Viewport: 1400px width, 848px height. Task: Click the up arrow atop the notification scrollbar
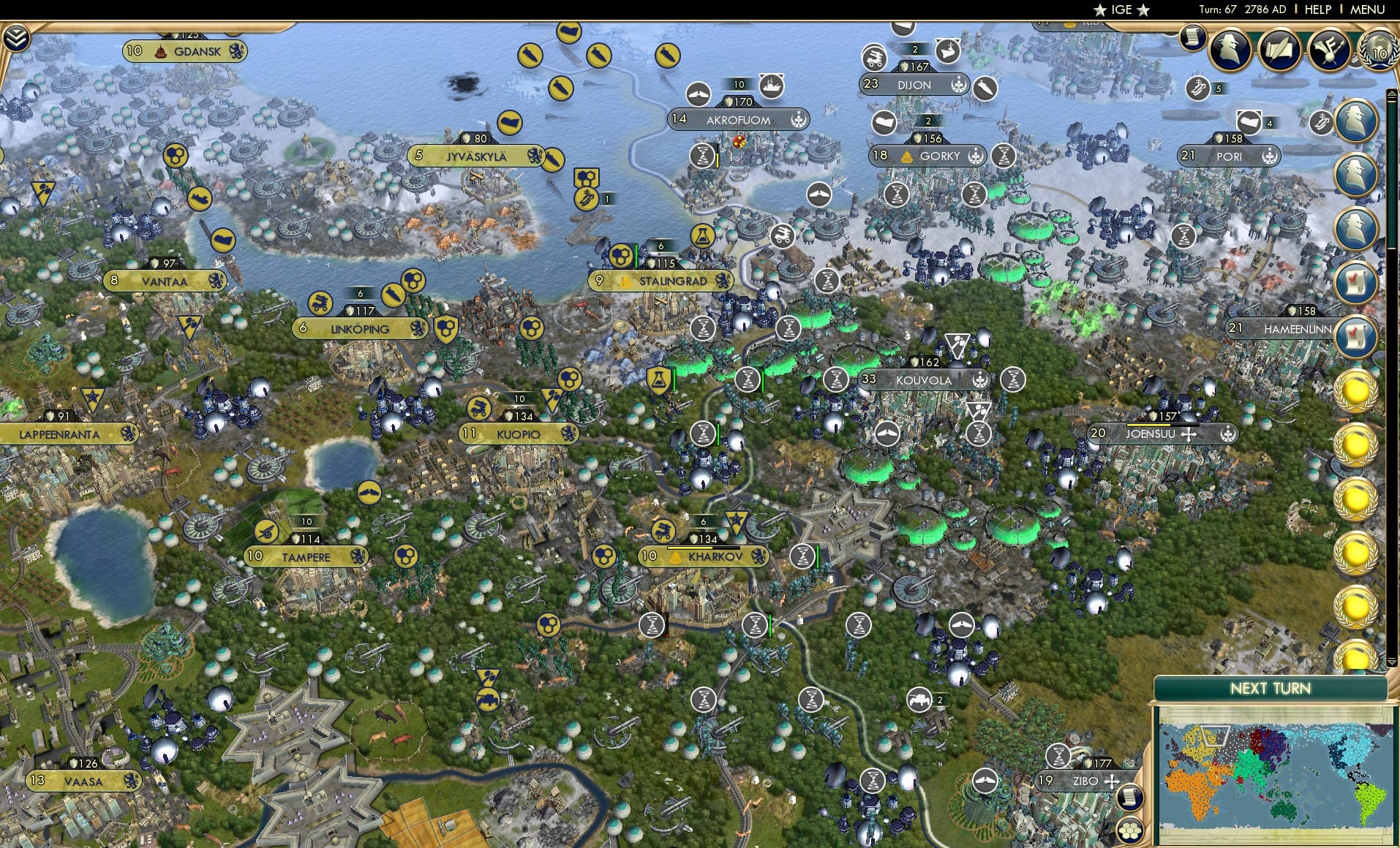(x=1390, y=93)
